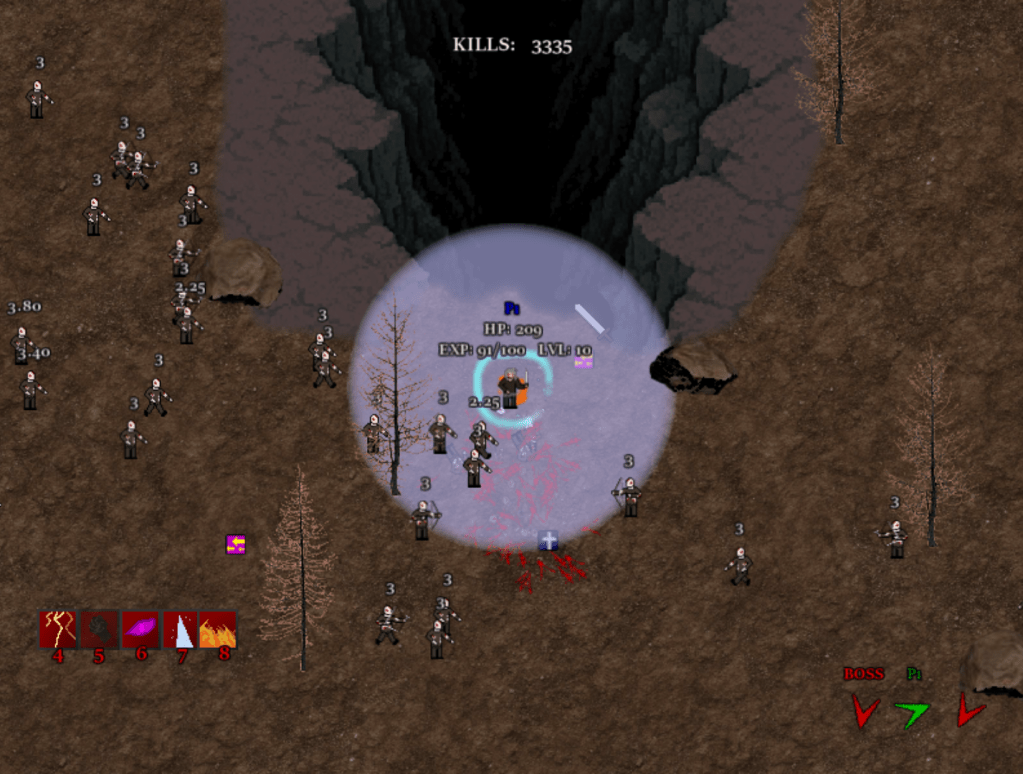Click the green P1 direction arrow
The image size is (1023, 774).
[x=912, y=713]
